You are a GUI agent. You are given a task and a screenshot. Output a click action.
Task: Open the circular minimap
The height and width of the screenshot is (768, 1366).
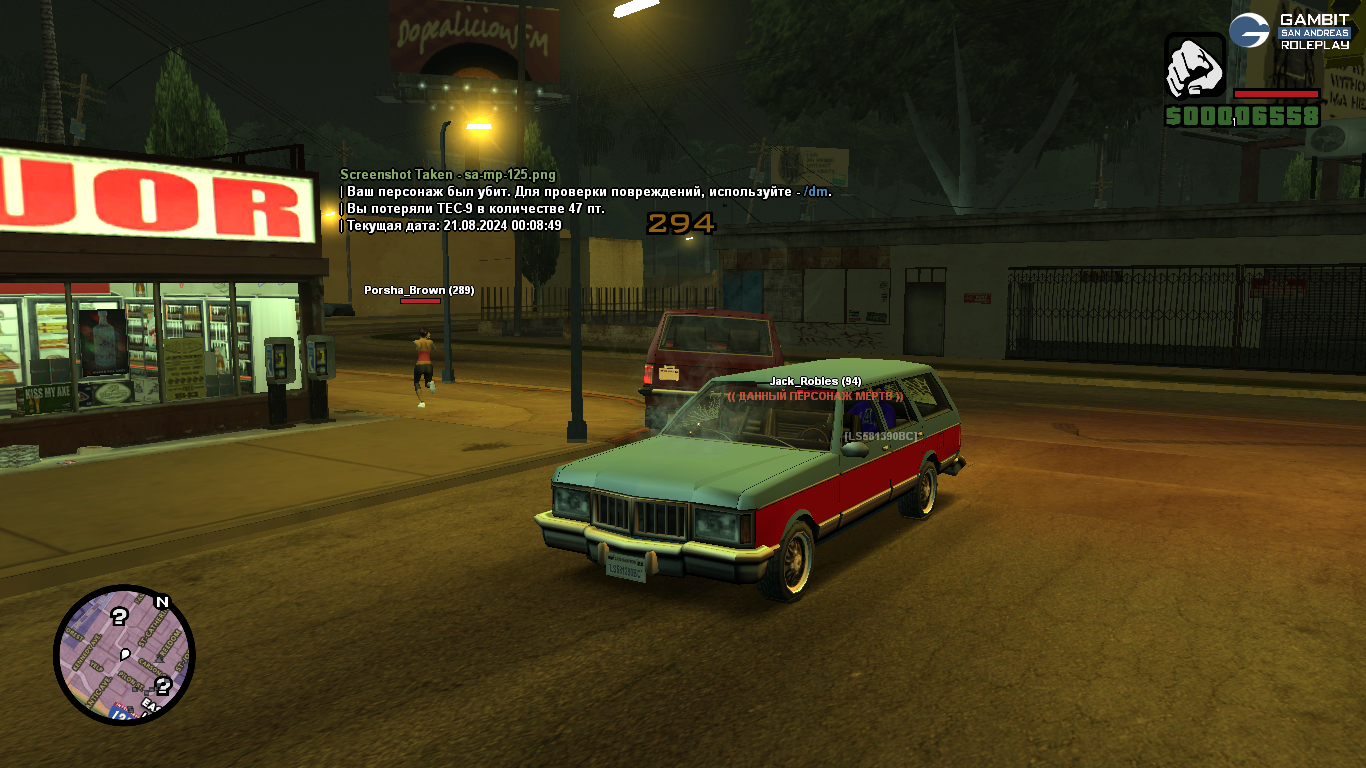124,655
